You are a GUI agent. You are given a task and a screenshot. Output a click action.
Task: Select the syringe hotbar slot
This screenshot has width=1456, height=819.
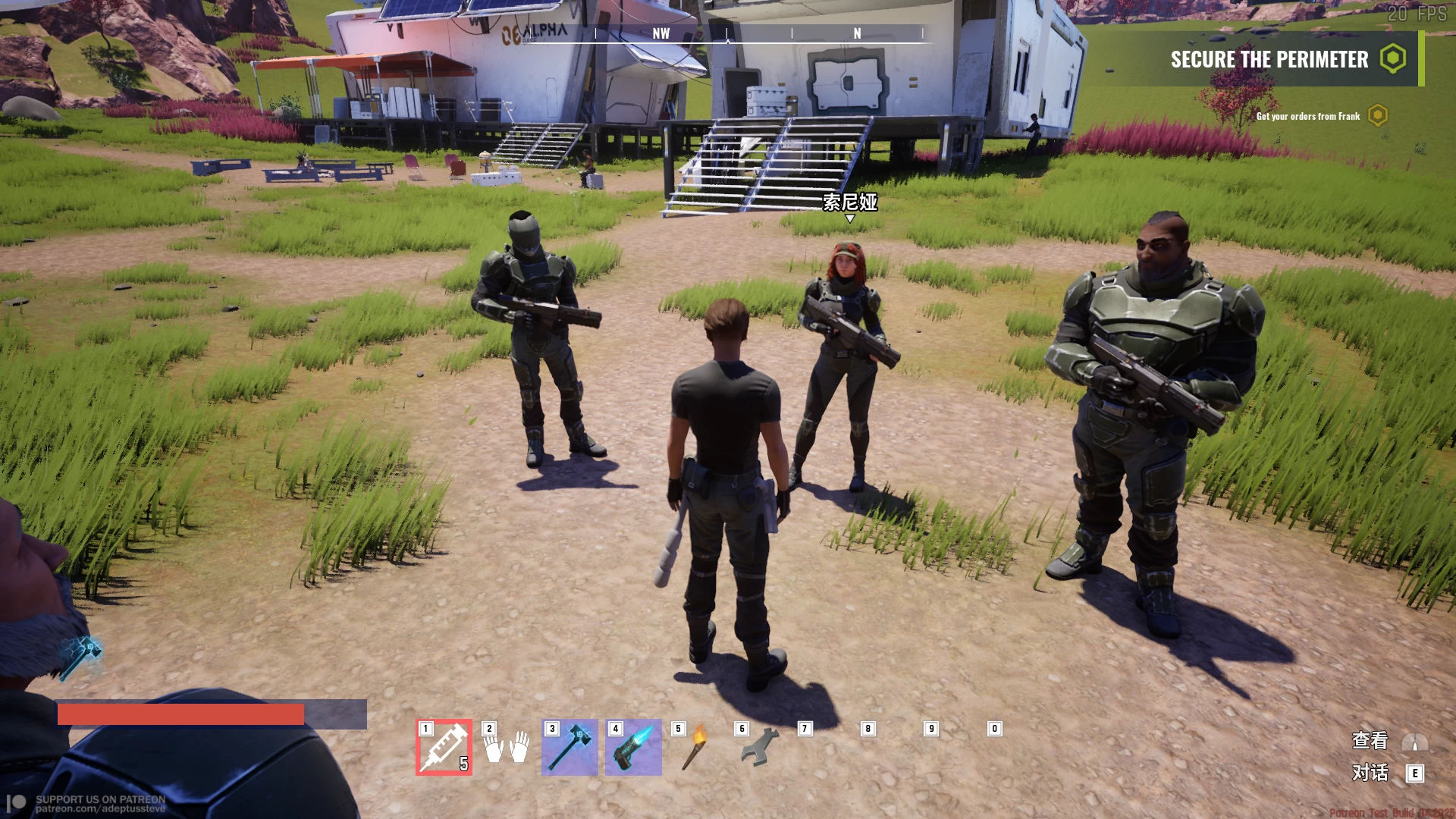(444, 747)
